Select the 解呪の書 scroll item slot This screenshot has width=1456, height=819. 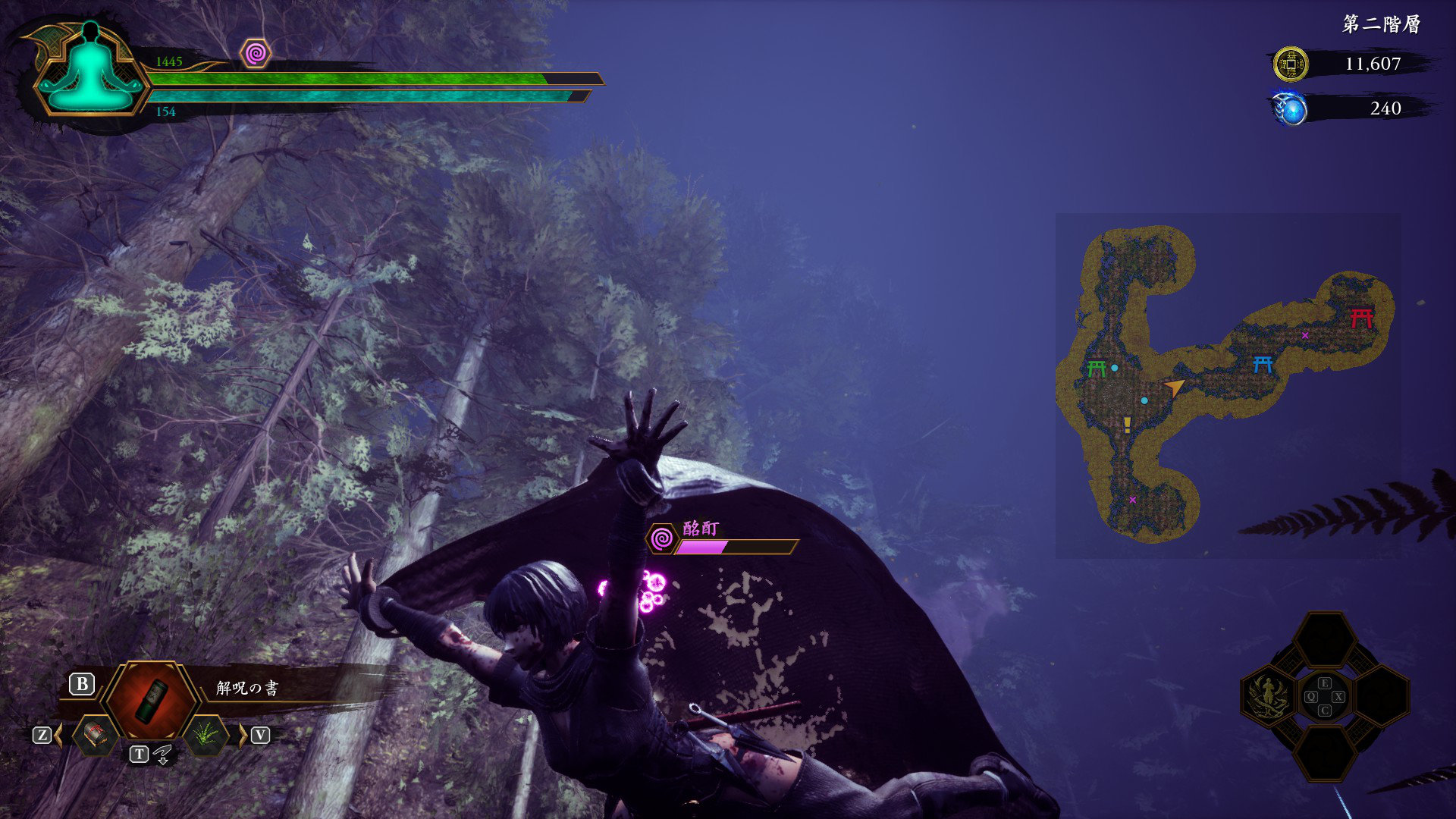click(152, 700)
